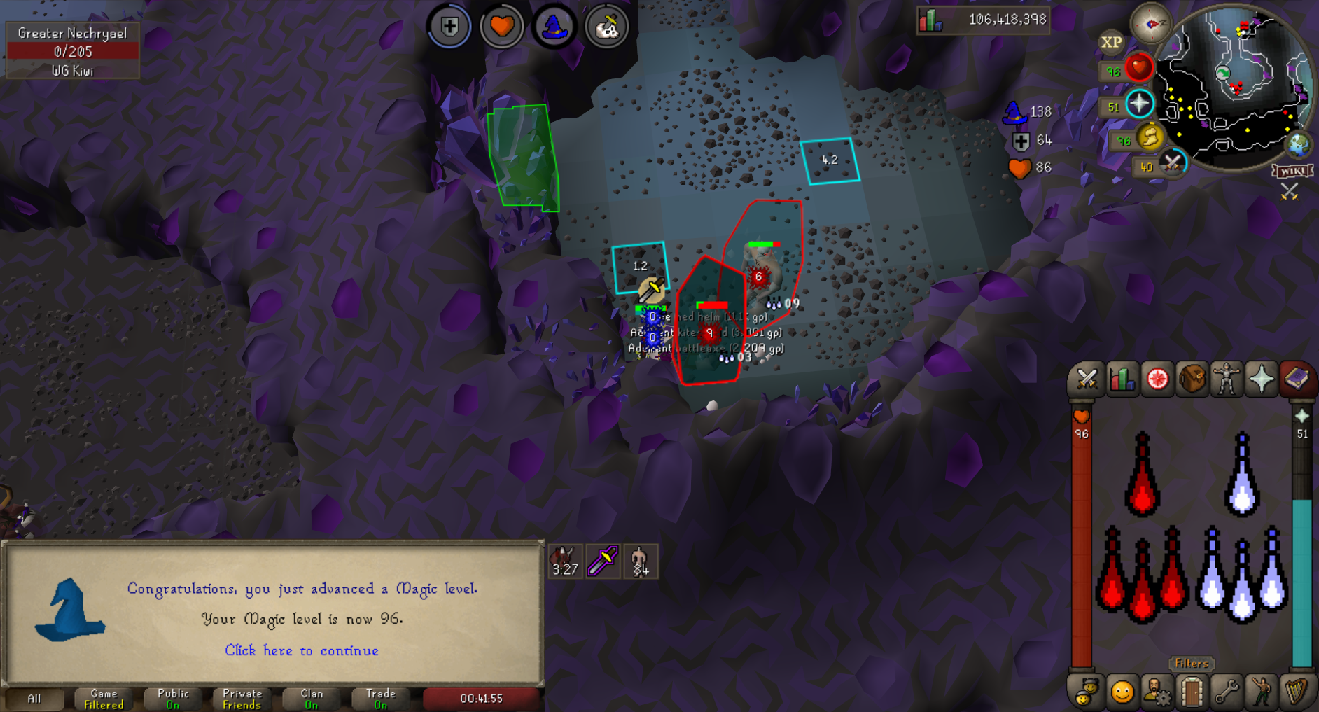Open the Settings wrench tab
Image resolution: width=1319 pixels, height=712 pixels.
pyautogui.click(x=1227, y=690)
